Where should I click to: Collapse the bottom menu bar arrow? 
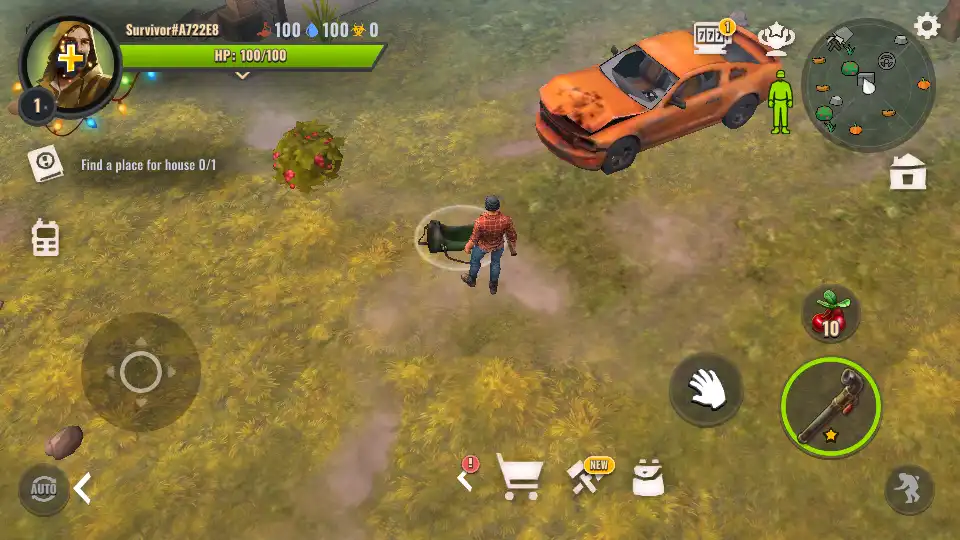click(x=464, y=479)
